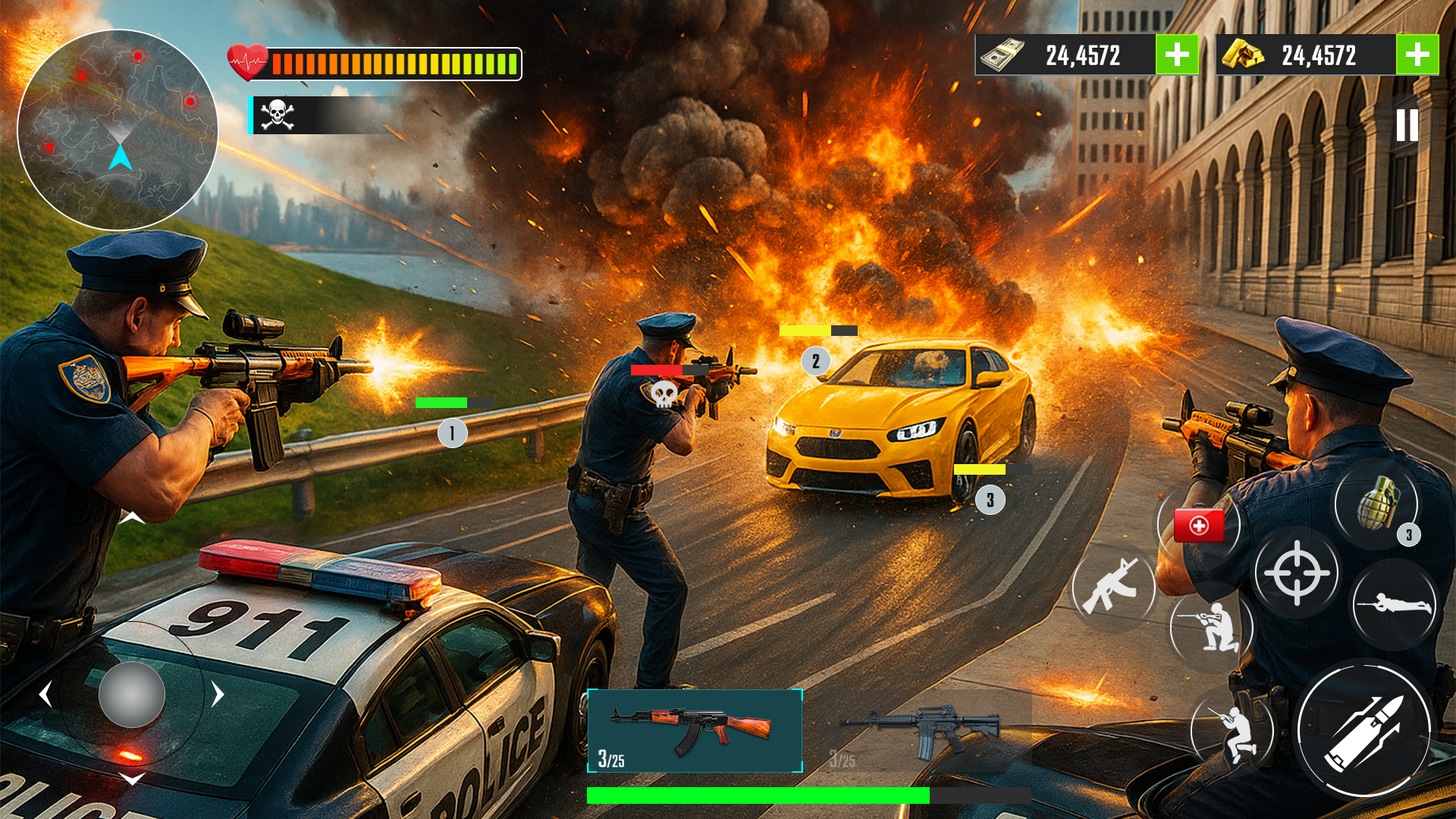Add more gold bars with the plus button

tap(1417, 55)
